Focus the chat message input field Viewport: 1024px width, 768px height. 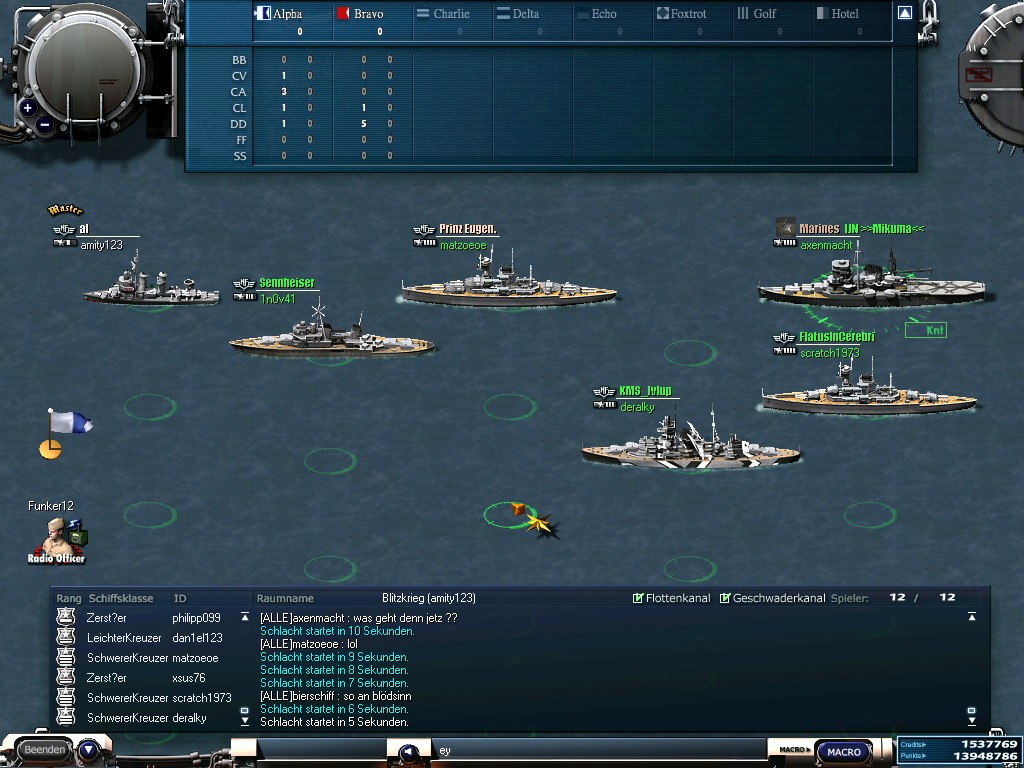[x=600, y=750]
